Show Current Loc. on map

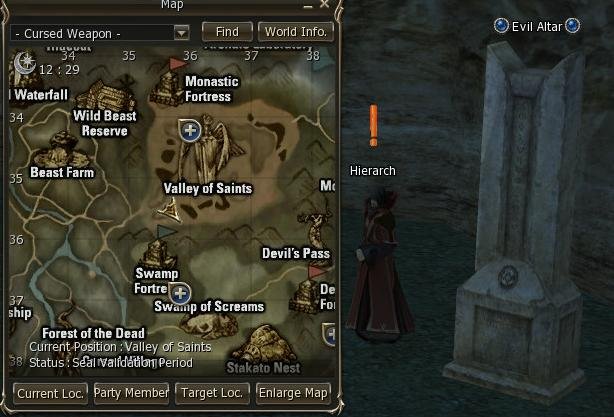51,393
